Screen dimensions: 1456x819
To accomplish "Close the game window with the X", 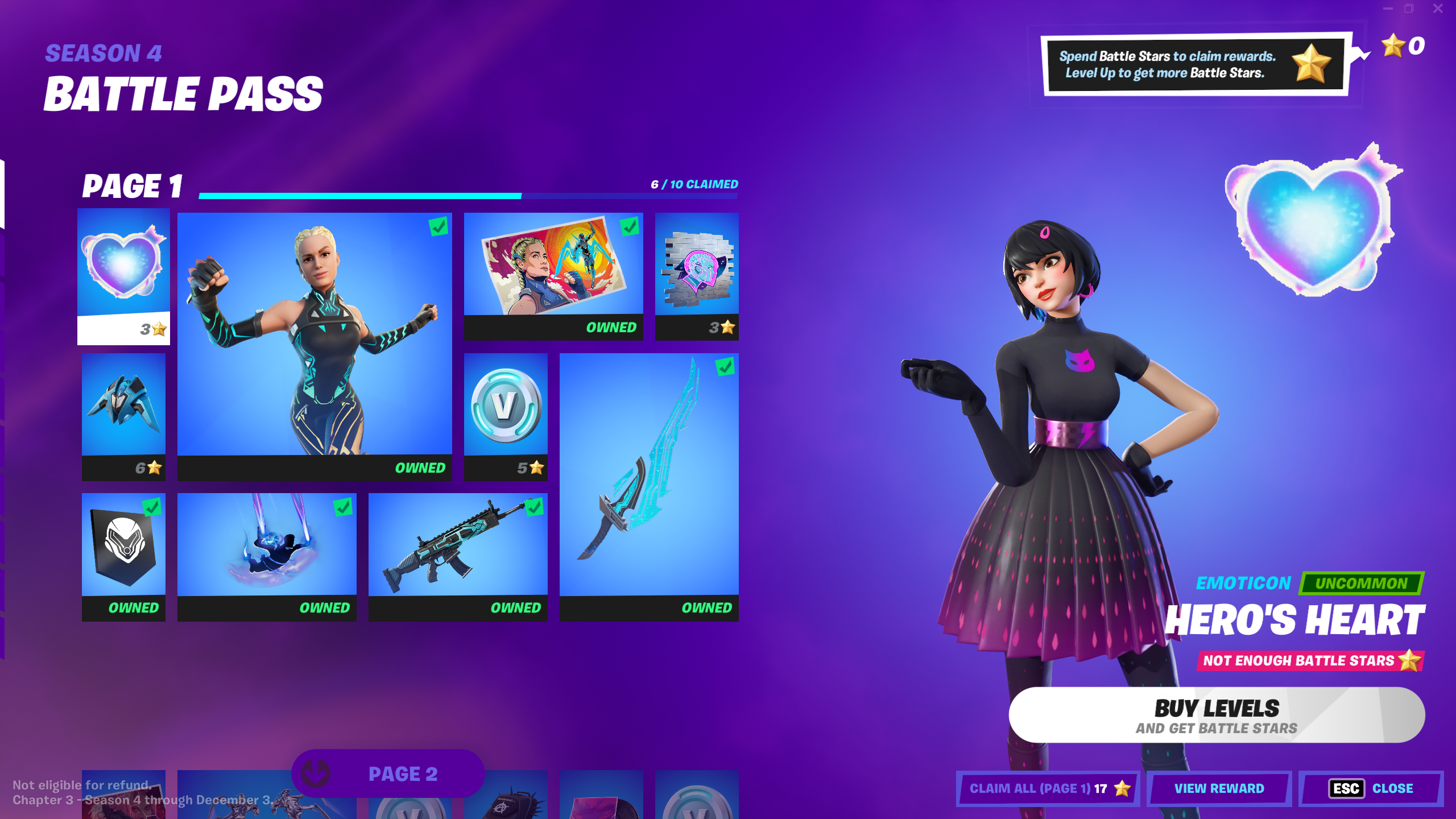I will [1438, 9].
